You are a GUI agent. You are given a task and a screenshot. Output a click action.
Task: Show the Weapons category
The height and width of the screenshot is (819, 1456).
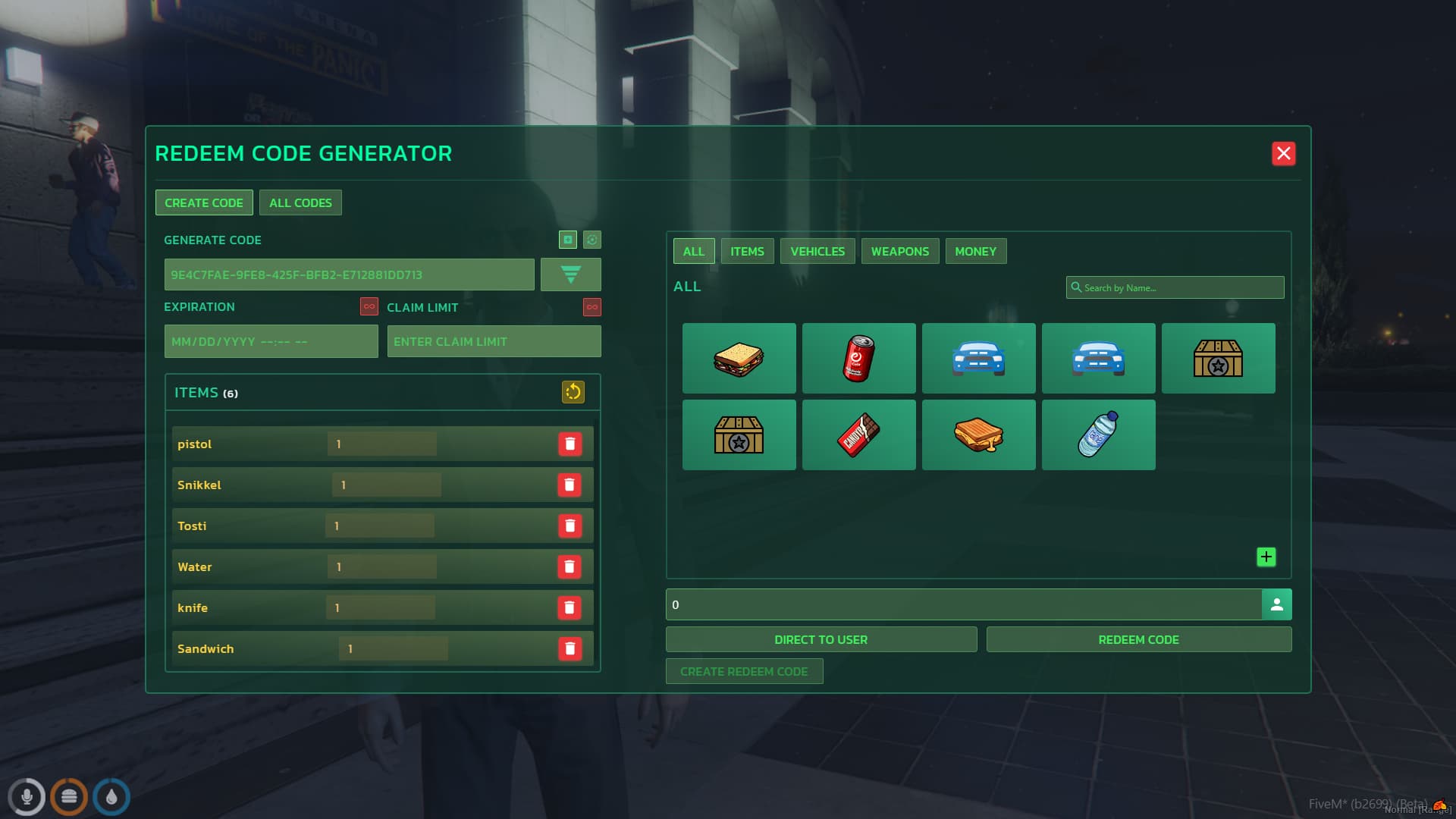coord(899,252)
